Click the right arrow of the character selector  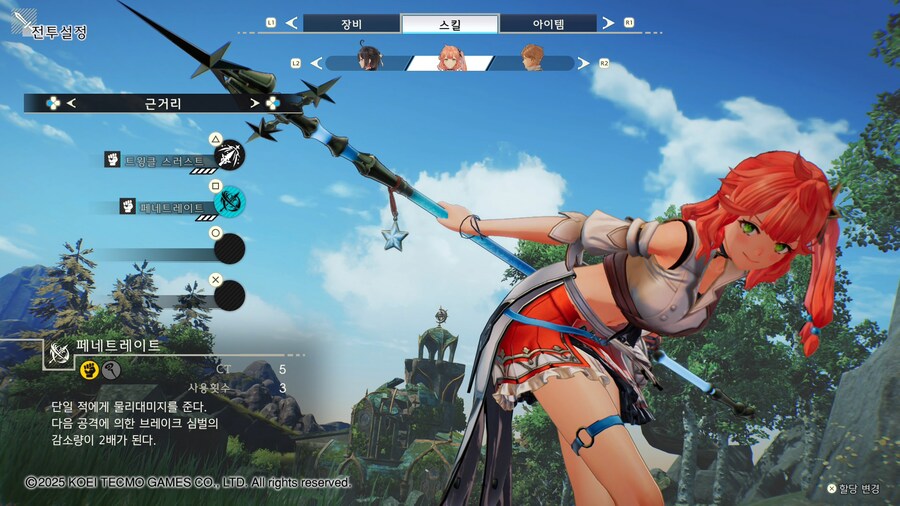point(587,63)
